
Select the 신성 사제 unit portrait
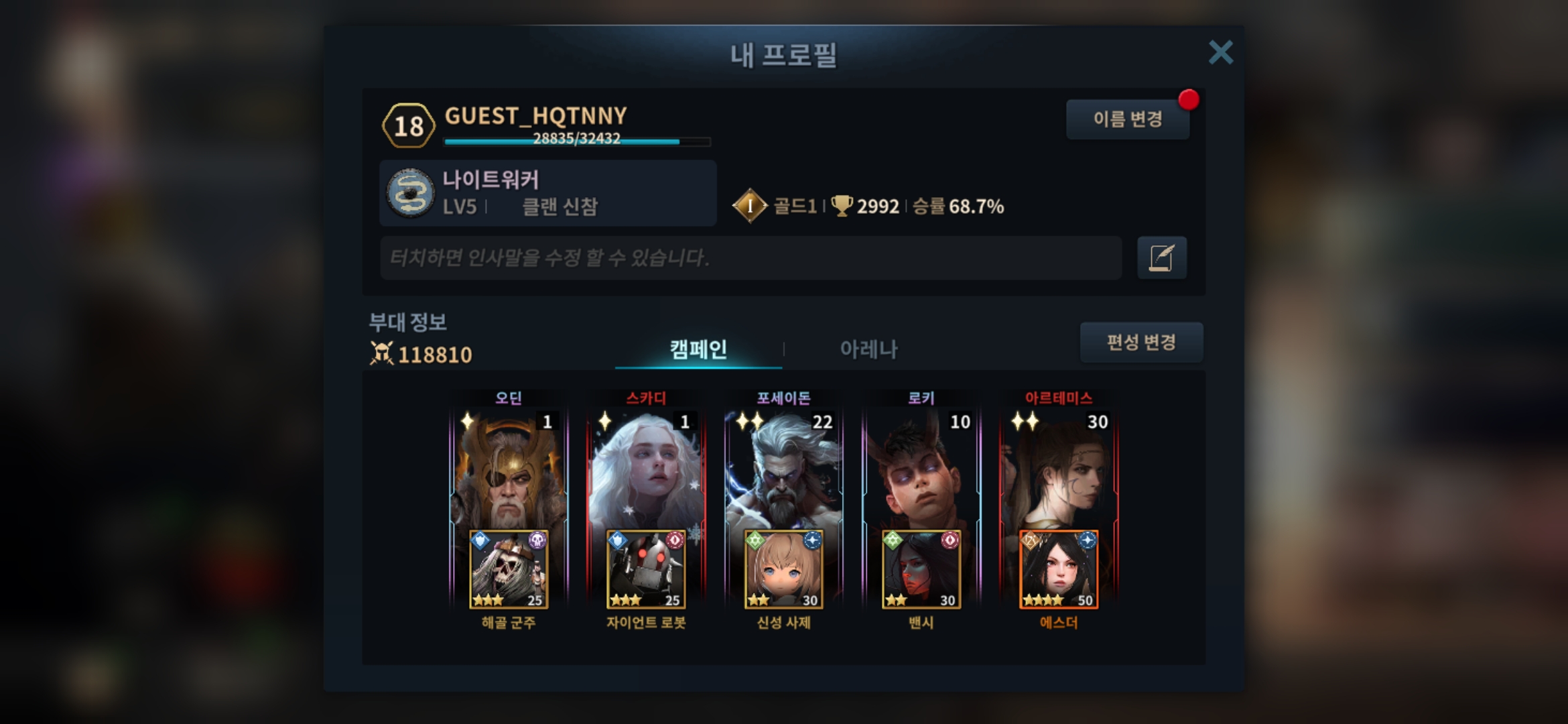[783, 570]
